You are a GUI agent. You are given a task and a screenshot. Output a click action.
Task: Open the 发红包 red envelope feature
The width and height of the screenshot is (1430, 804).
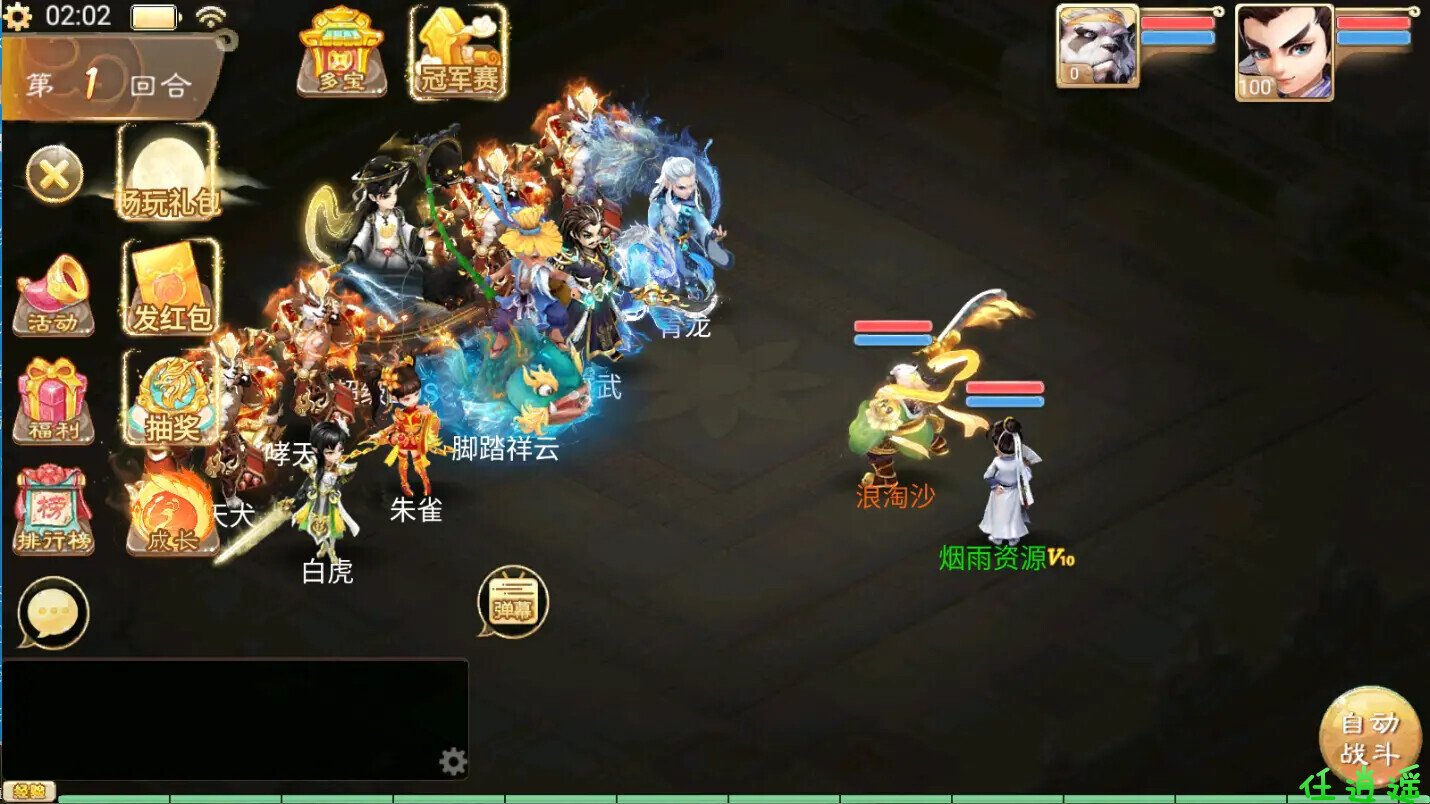tap(172, 290)
